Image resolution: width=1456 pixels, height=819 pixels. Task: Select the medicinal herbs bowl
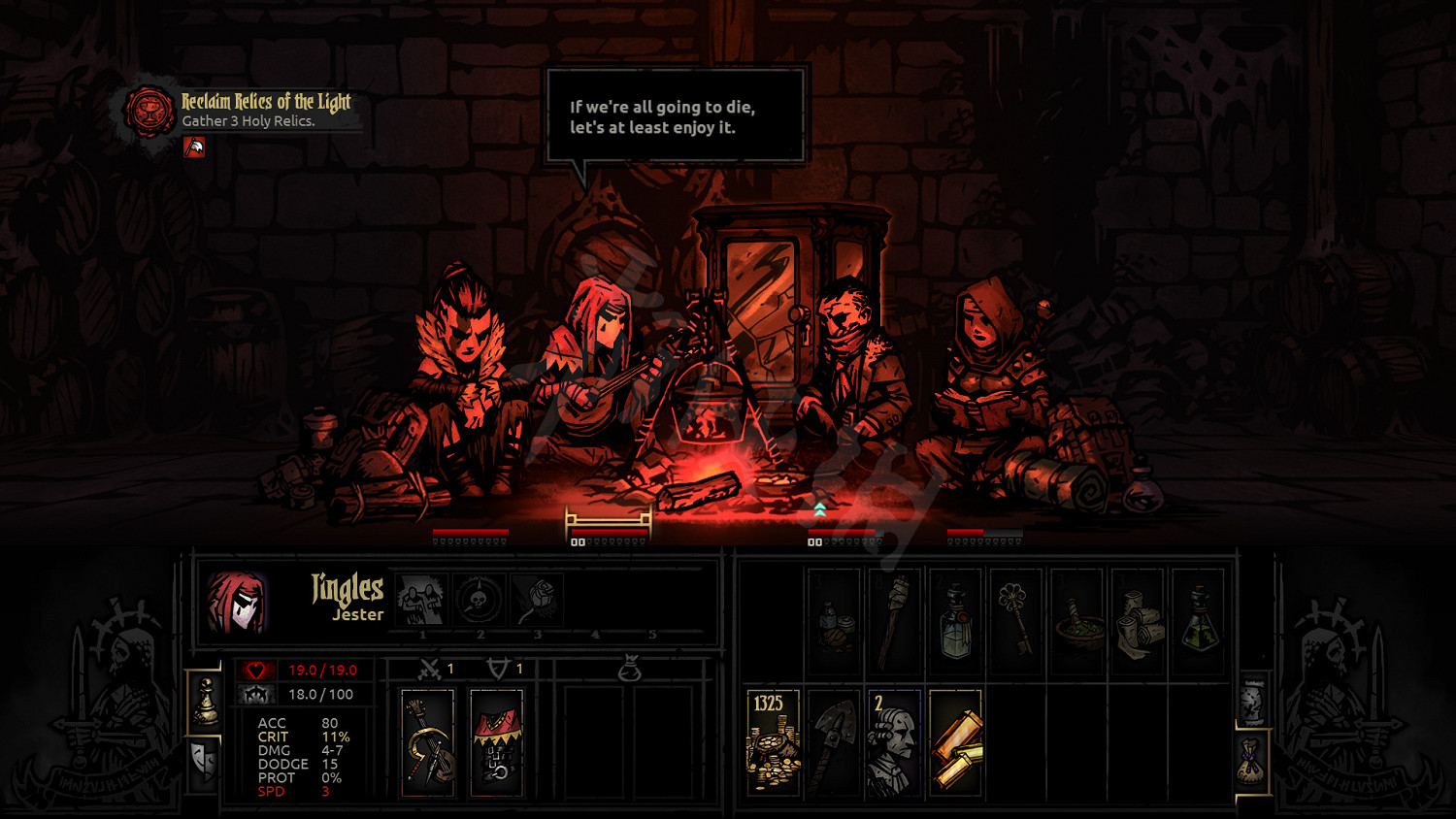[1076, 622]
